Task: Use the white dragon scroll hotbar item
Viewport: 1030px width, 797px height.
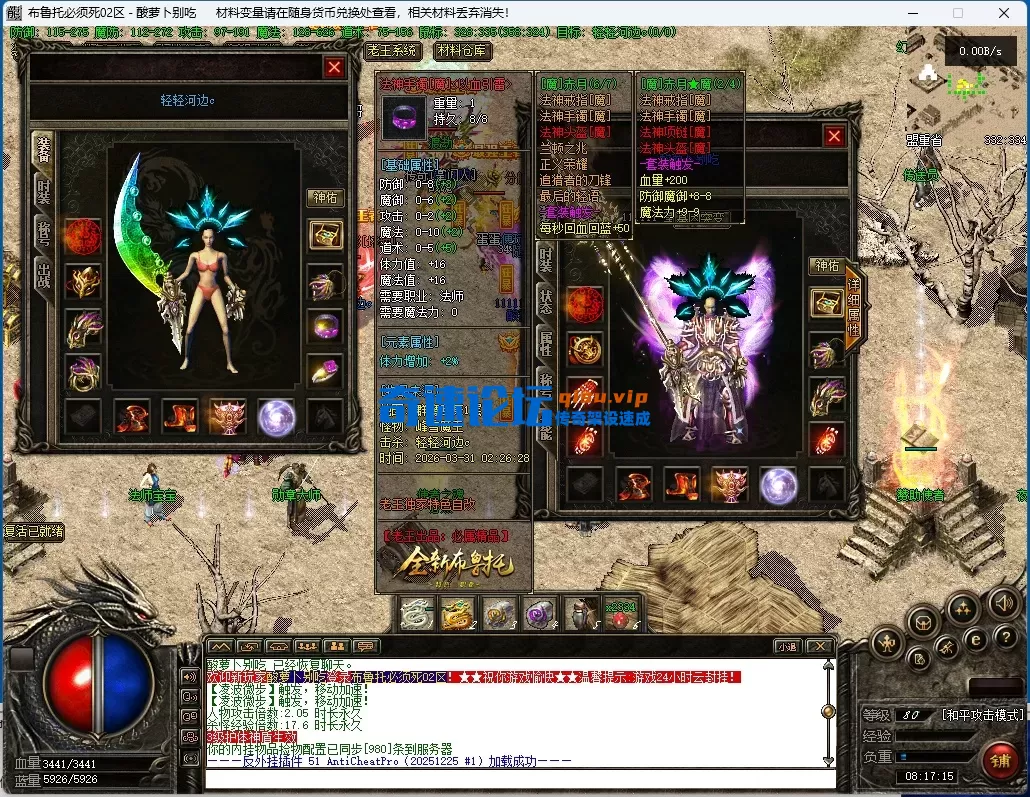Action: tap(415, 613)
